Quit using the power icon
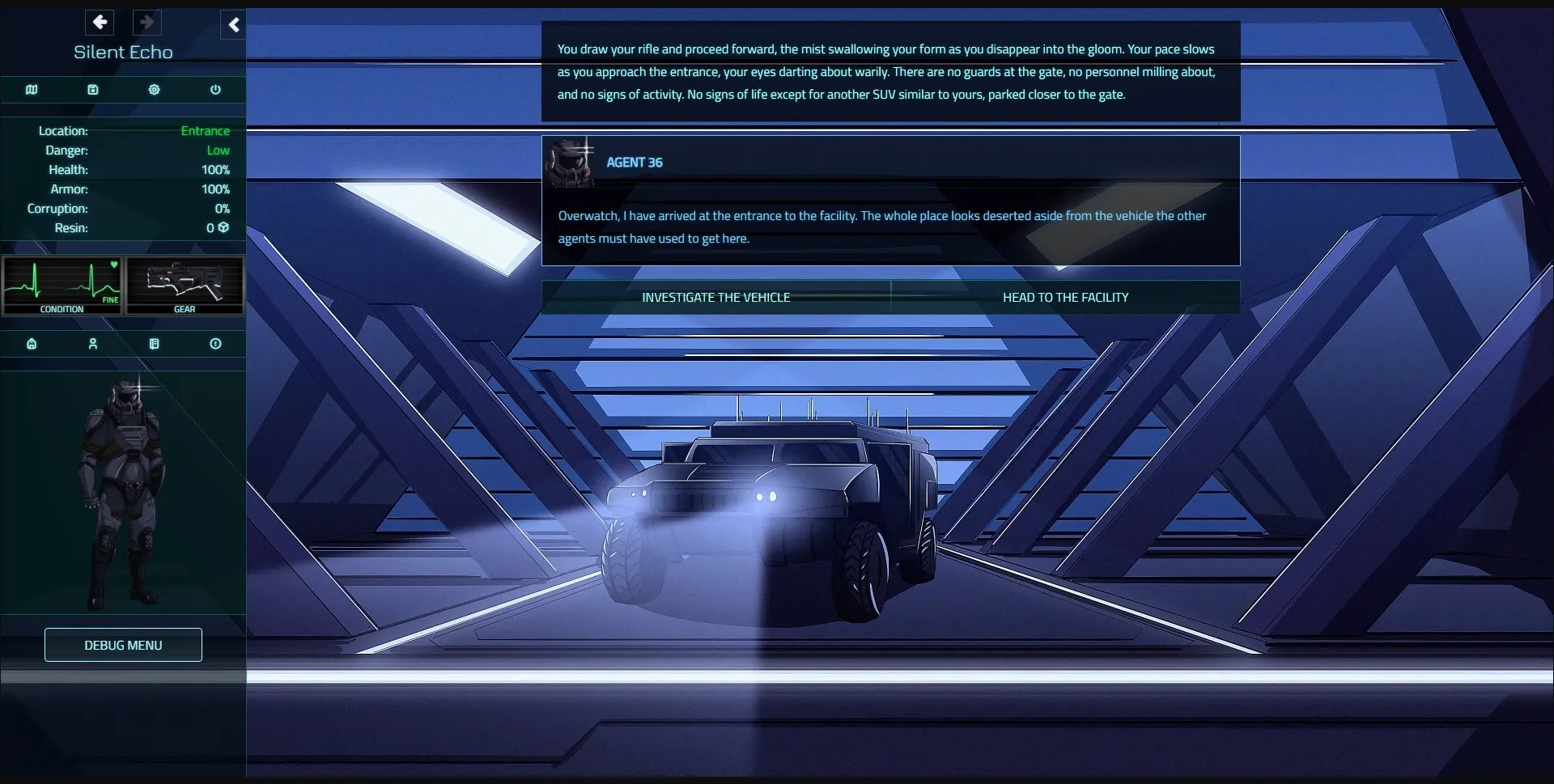The width and height of the screenshot is (1554, 784). (214, 89)
